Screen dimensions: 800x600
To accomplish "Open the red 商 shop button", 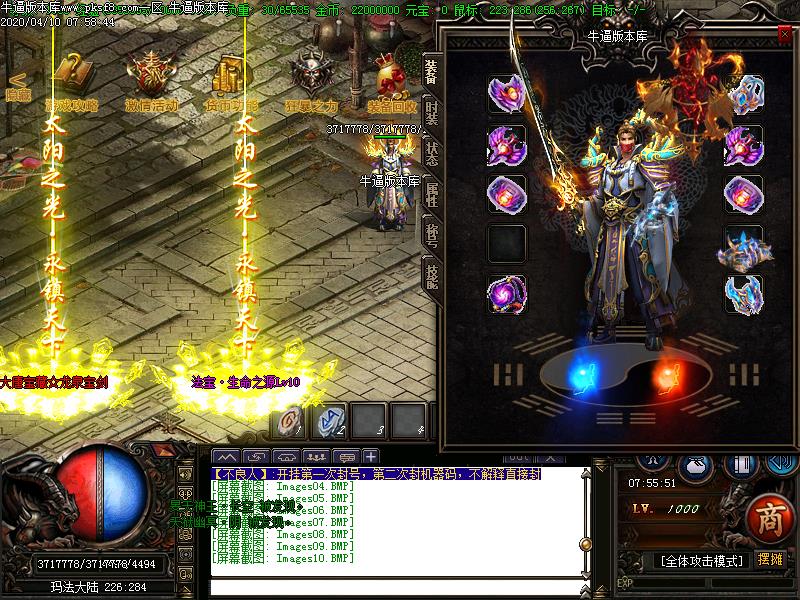I will 768,518.
